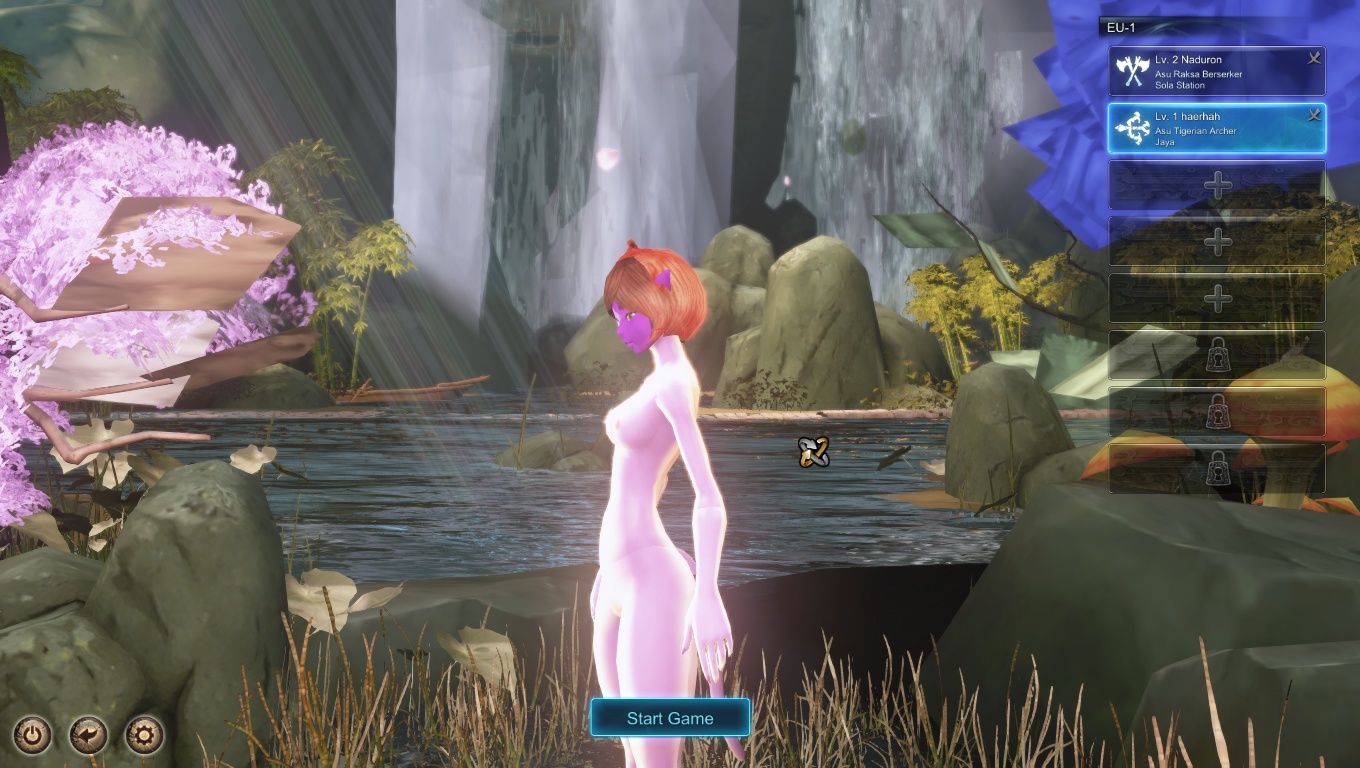Start the game with the selected character

[x=669, y=718]
